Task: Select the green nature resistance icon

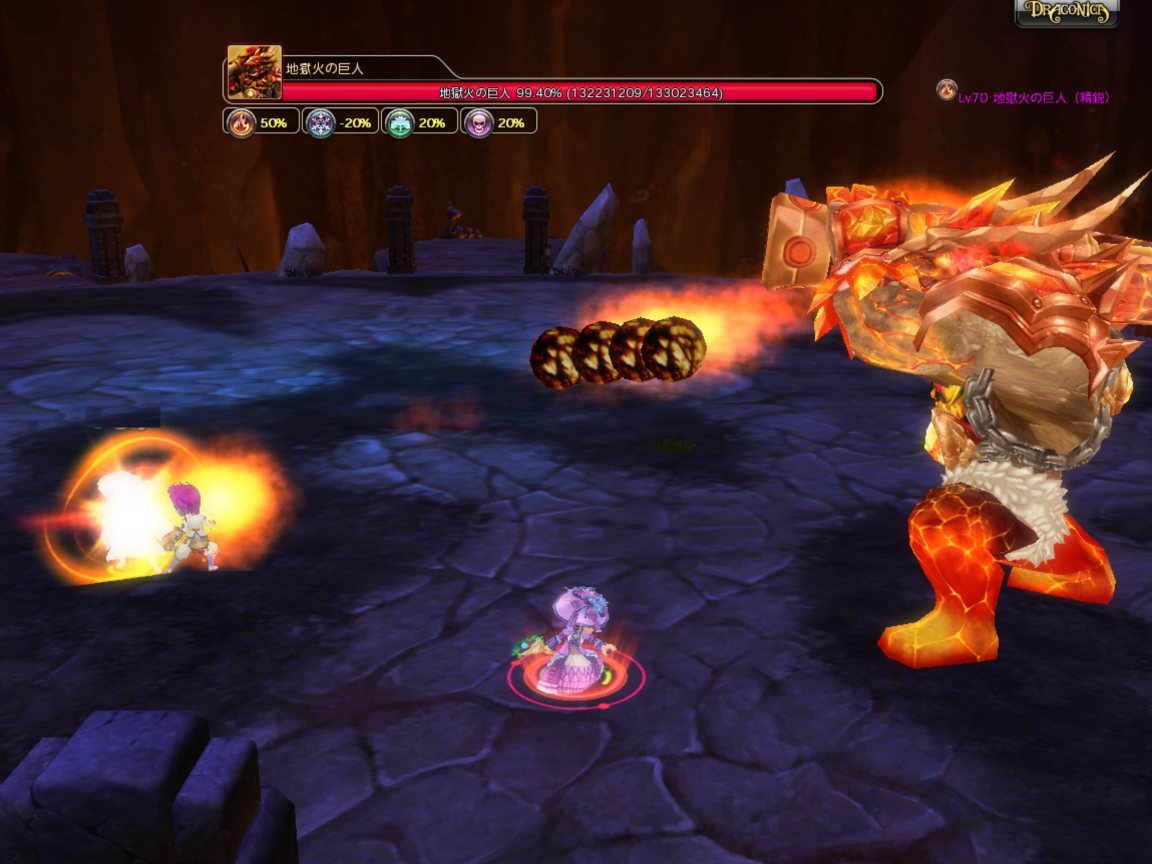Action: pyautogui.click(x=399, y=122)
